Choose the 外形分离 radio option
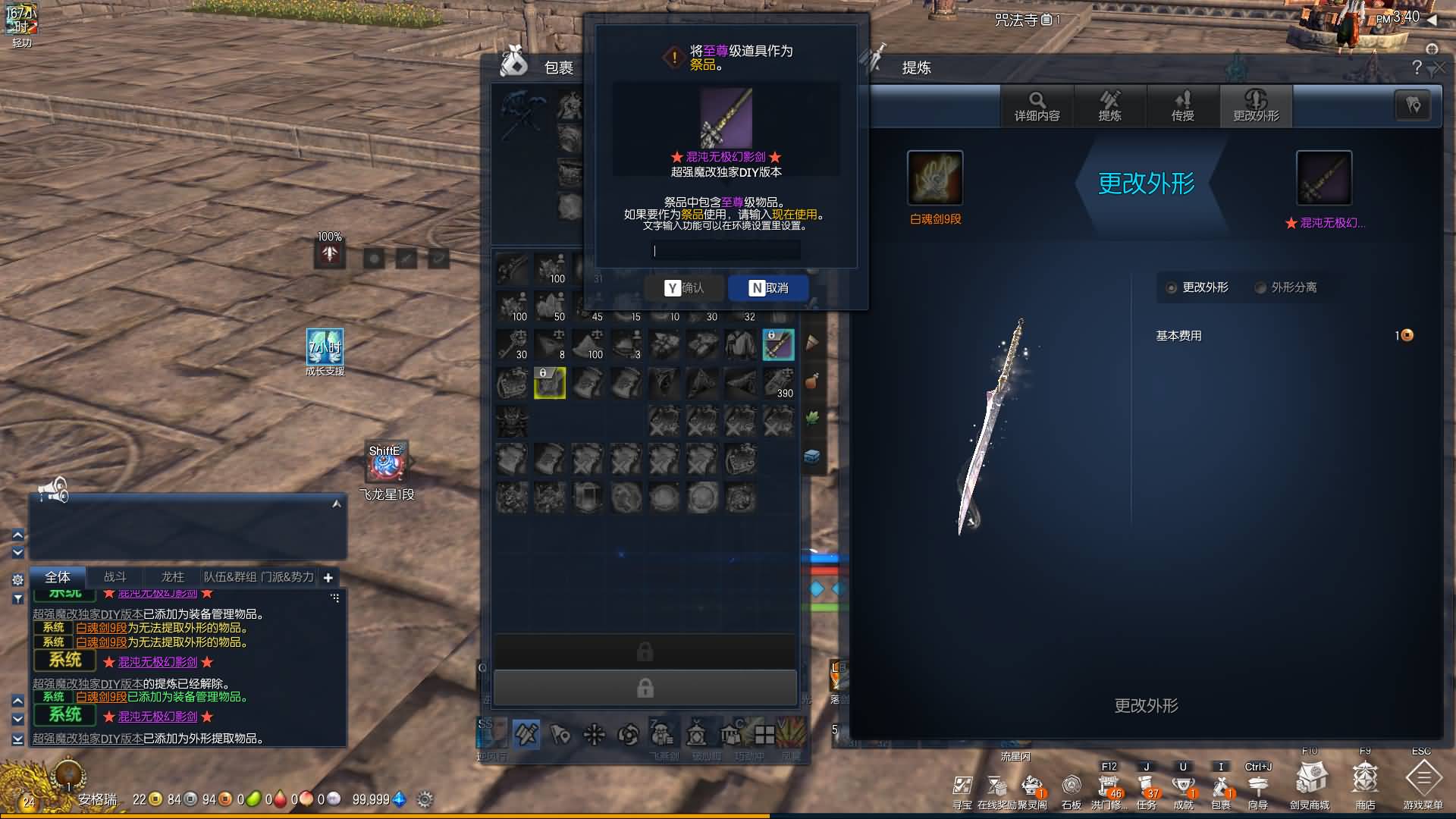The height and width of the screenshot is (819, 1456). pyautogui.click(x=1260, y=288)
